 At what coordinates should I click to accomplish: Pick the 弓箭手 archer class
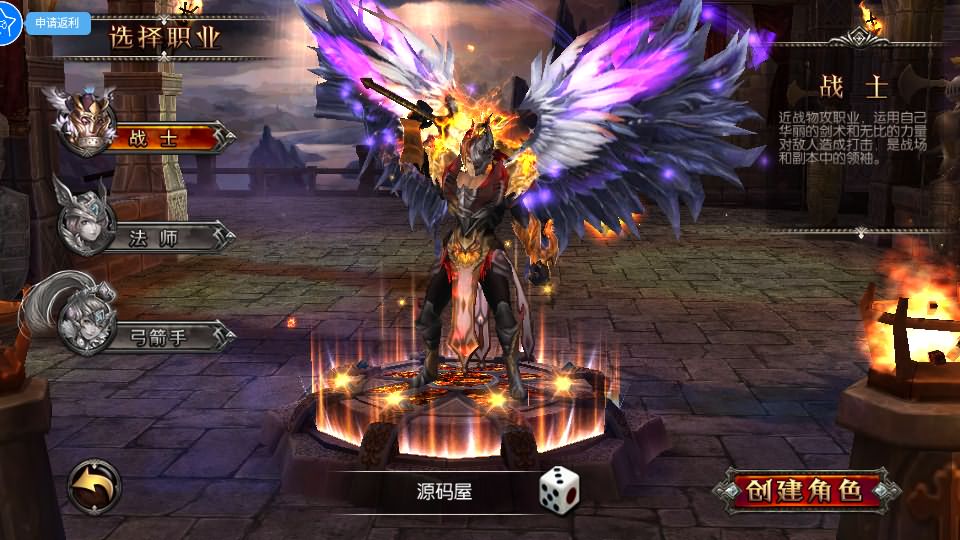coord(166,336)
